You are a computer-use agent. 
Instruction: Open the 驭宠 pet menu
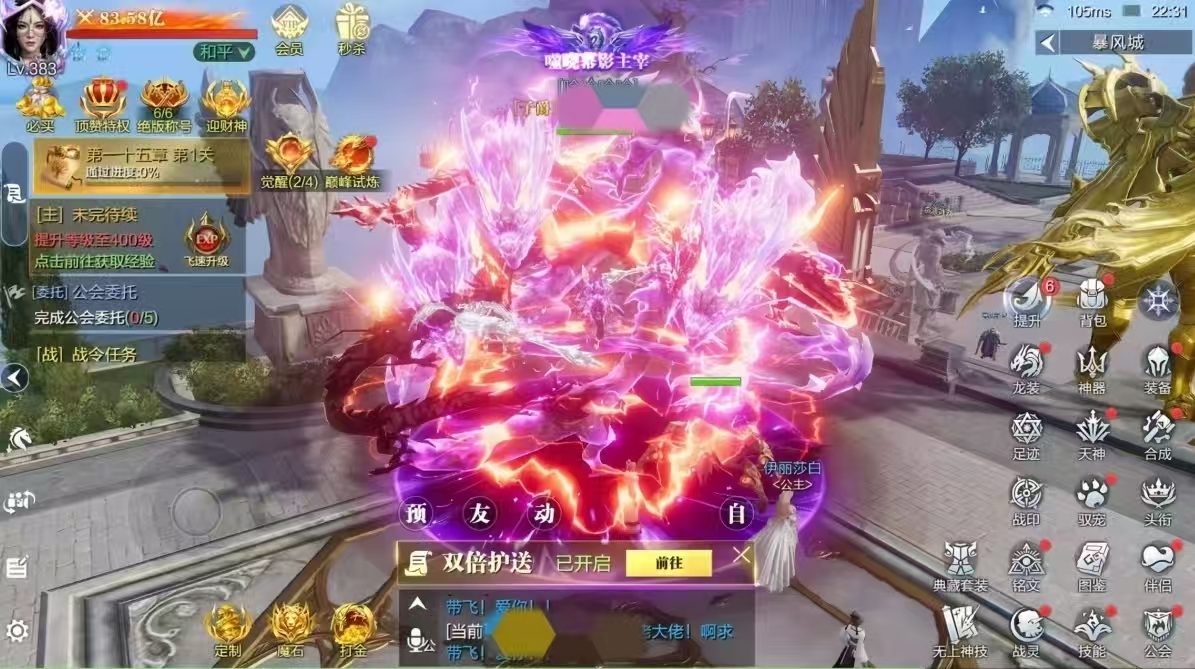coord(1092,498)
